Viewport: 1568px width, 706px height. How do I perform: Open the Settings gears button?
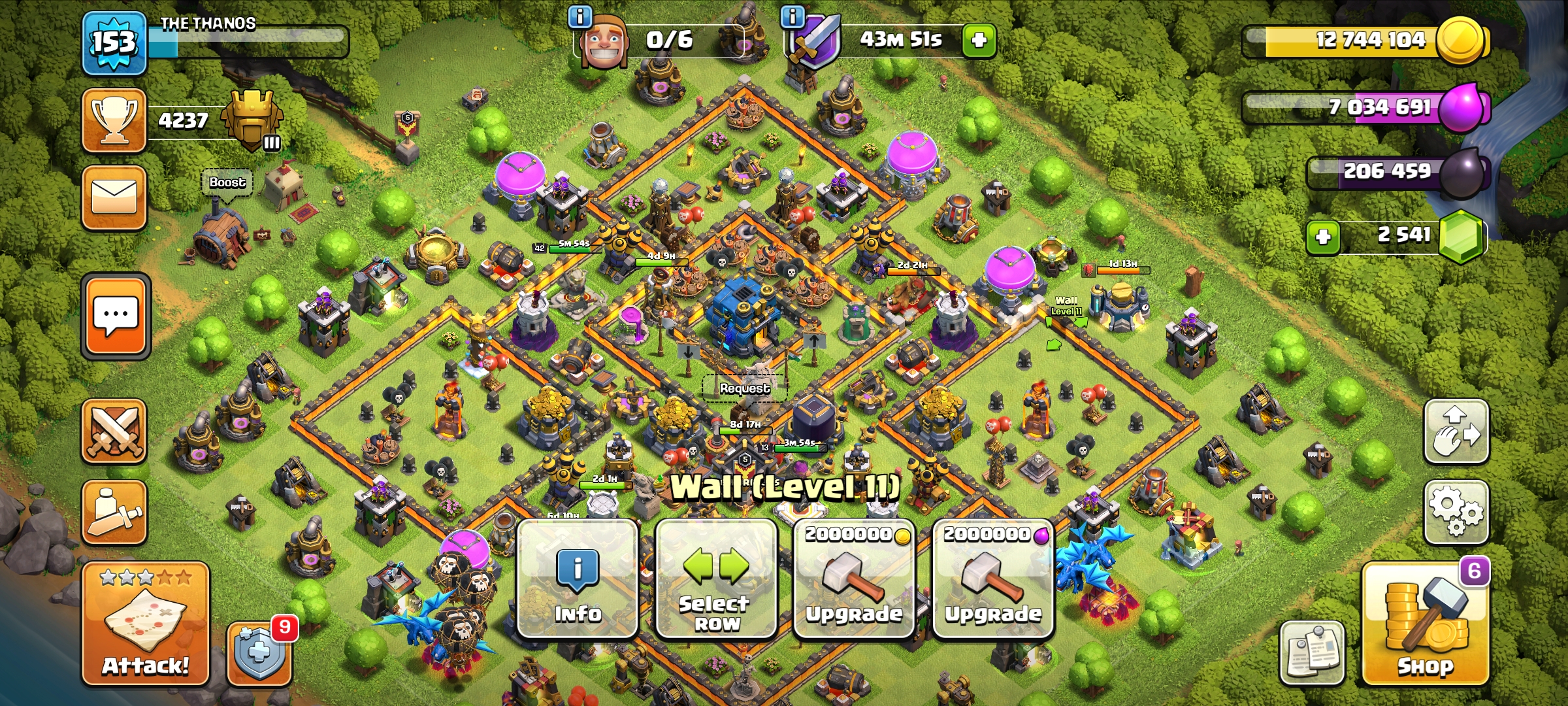pos(1456,512)
